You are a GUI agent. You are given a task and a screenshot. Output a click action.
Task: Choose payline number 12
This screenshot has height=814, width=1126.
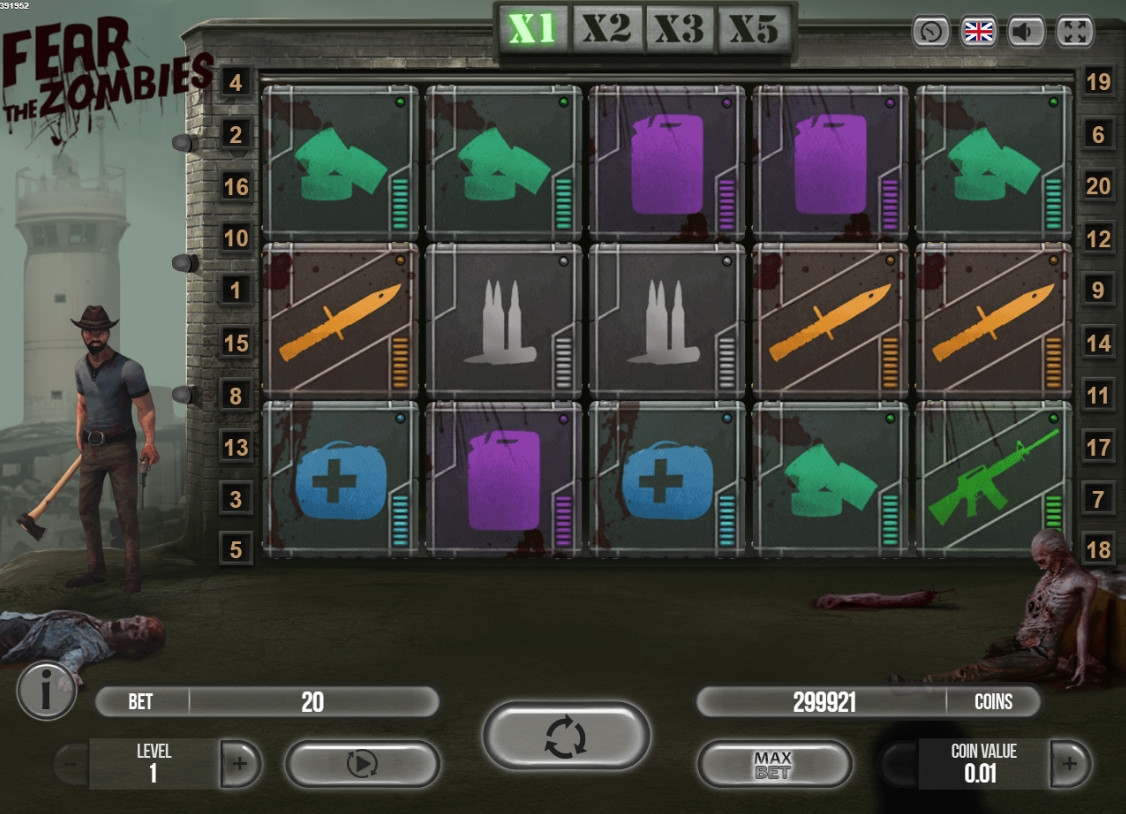[x=1098, y=238]
